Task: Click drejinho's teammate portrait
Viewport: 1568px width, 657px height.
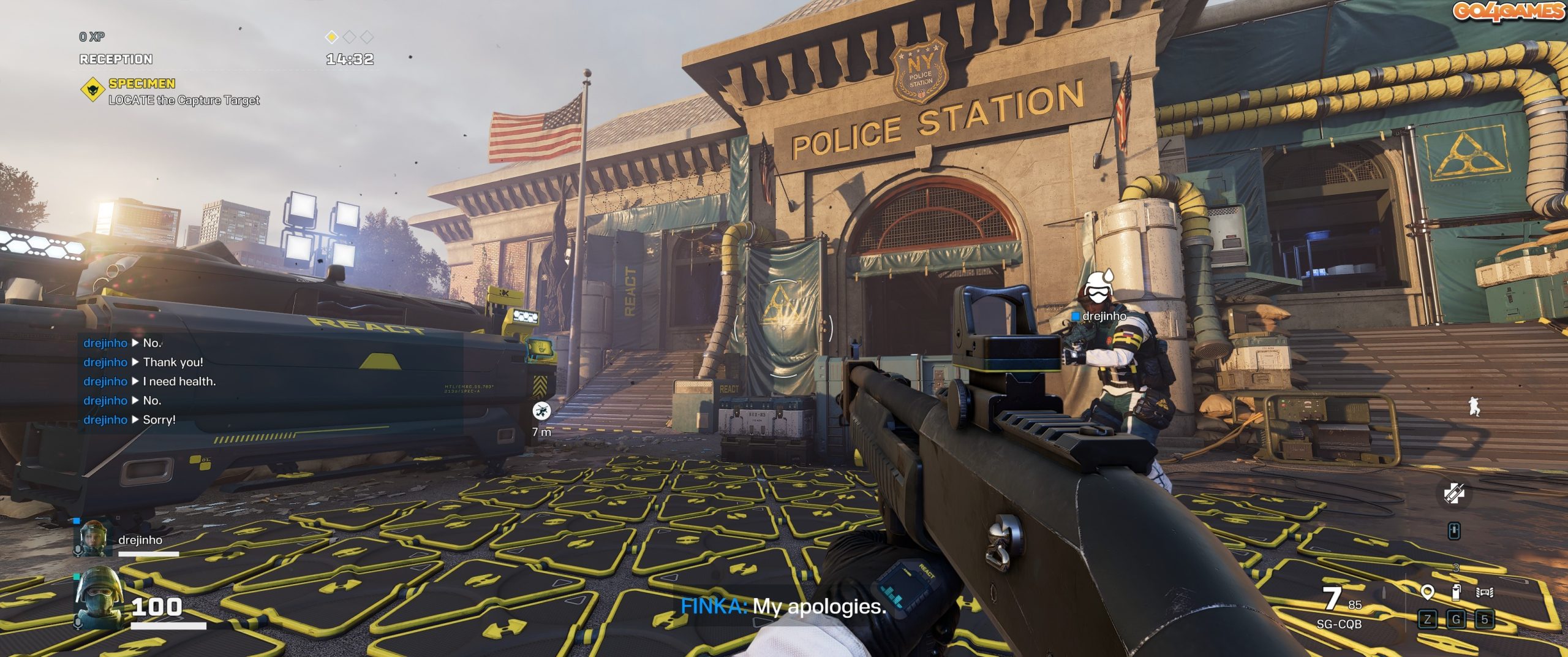Action: pos(93,539)
